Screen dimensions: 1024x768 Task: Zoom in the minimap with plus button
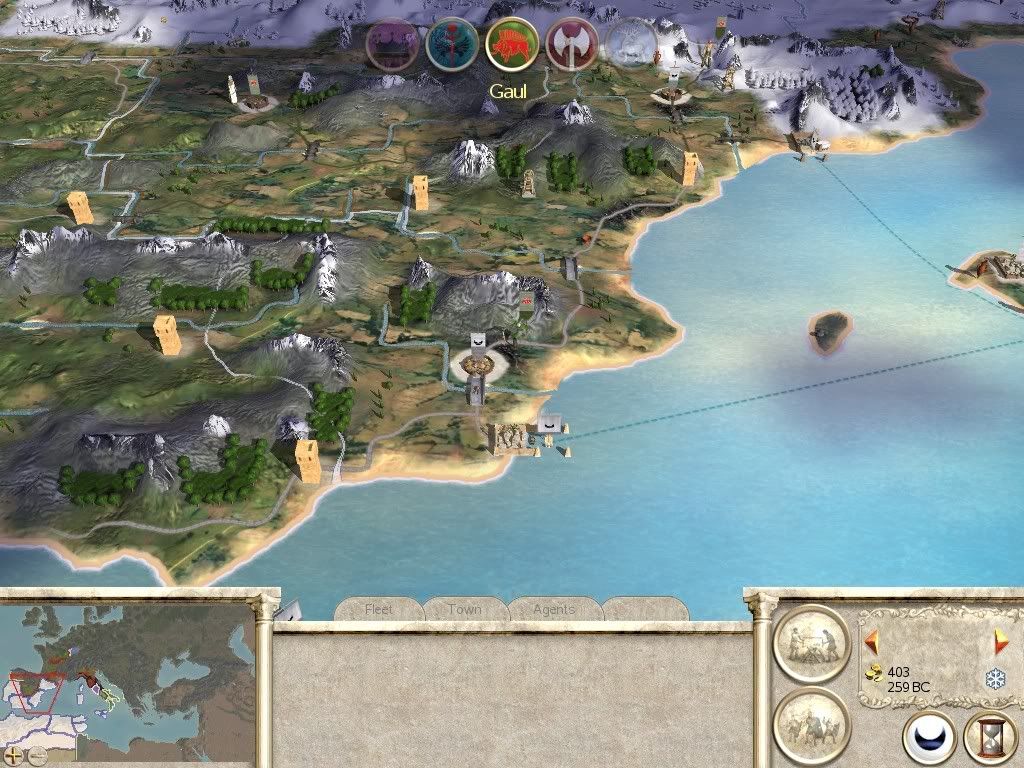(x=13, y=755)
